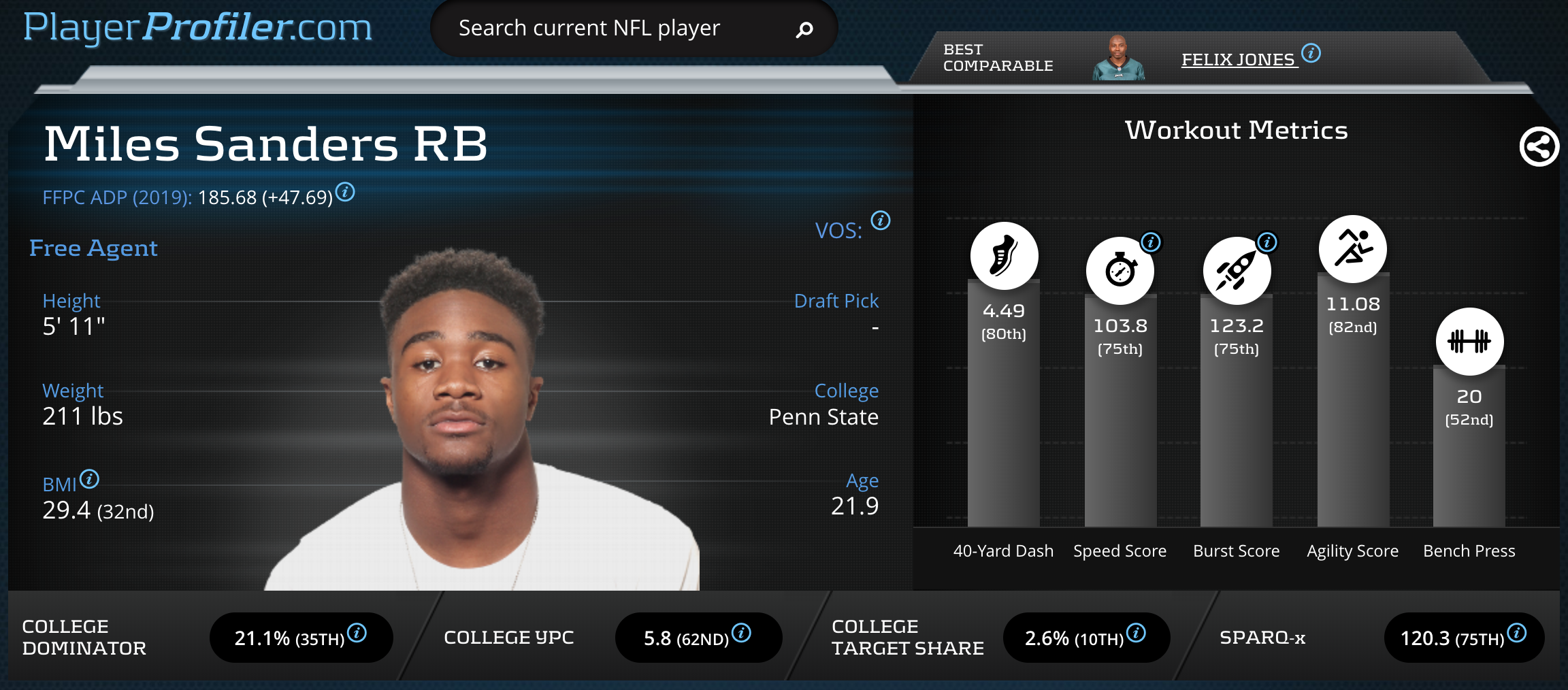Show College Target Share info tooltip

(1136, 633)
